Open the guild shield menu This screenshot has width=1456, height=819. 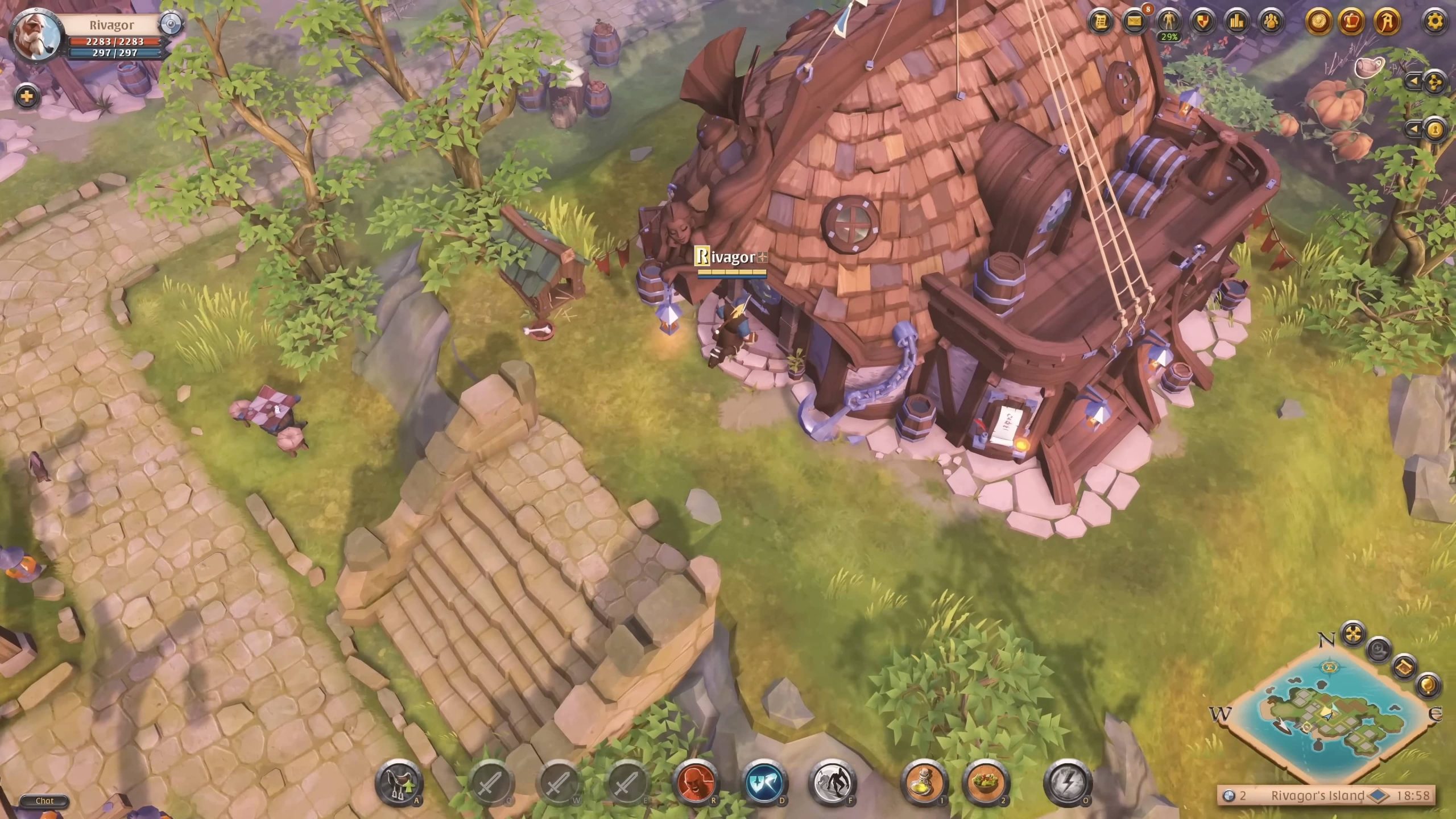pyautogui.click(x=1203, y=22)
